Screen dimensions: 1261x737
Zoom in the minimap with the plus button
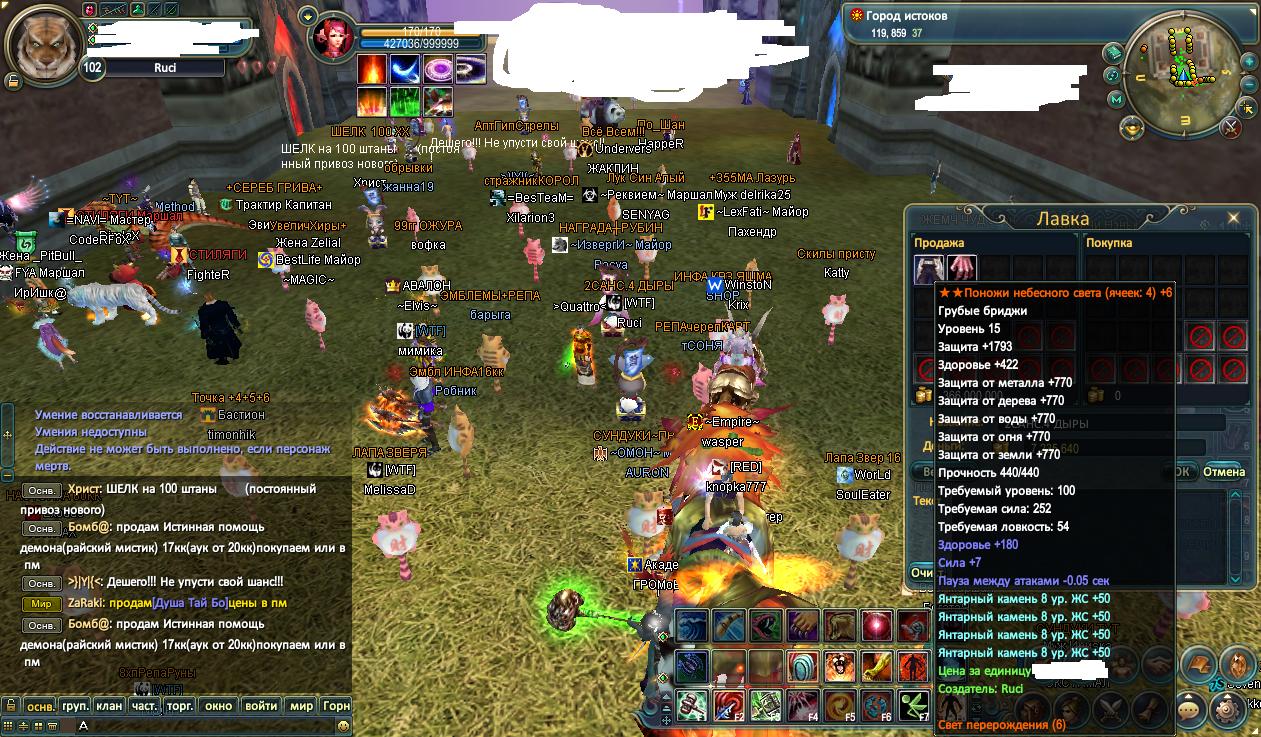(x=1250, y=62)
